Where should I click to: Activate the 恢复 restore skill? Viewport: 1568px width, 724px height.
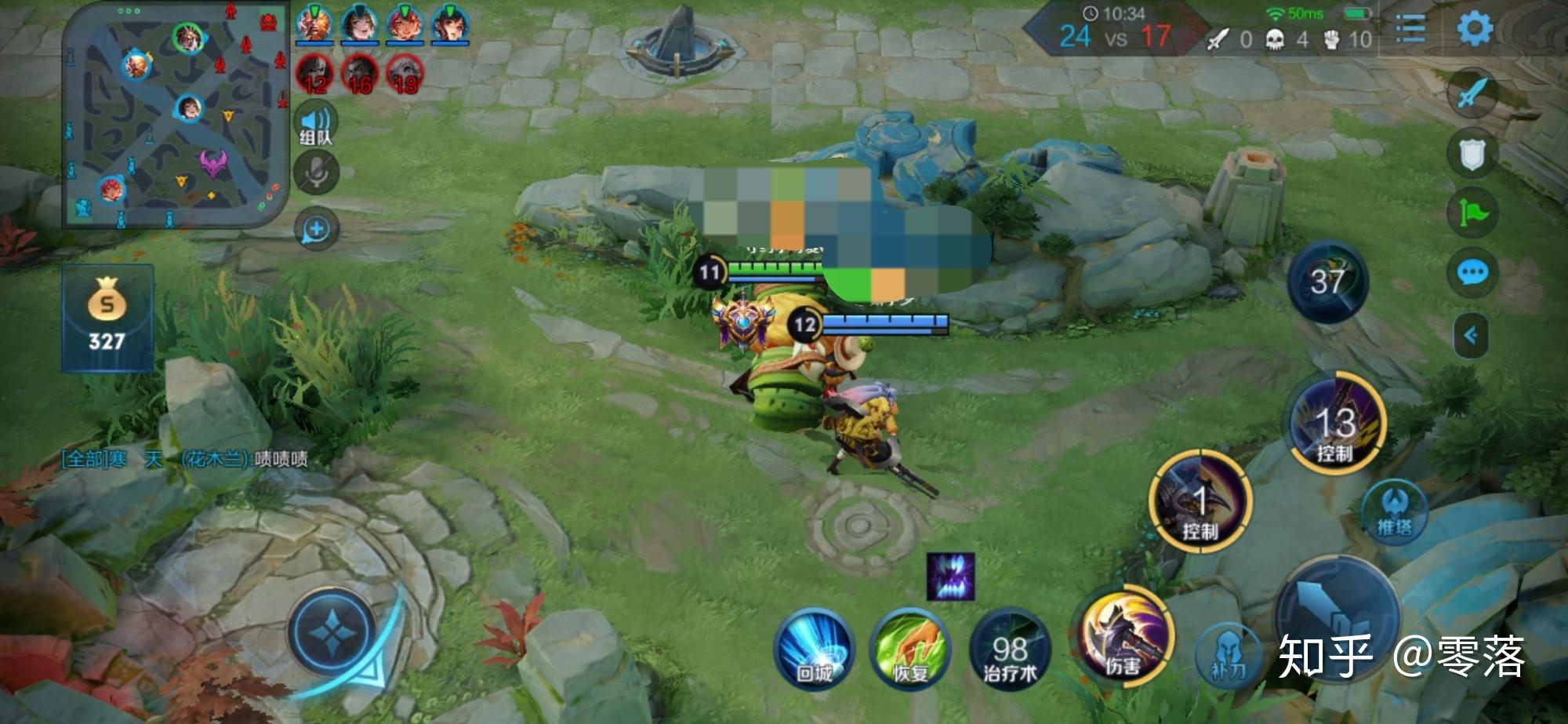[910, 649]
